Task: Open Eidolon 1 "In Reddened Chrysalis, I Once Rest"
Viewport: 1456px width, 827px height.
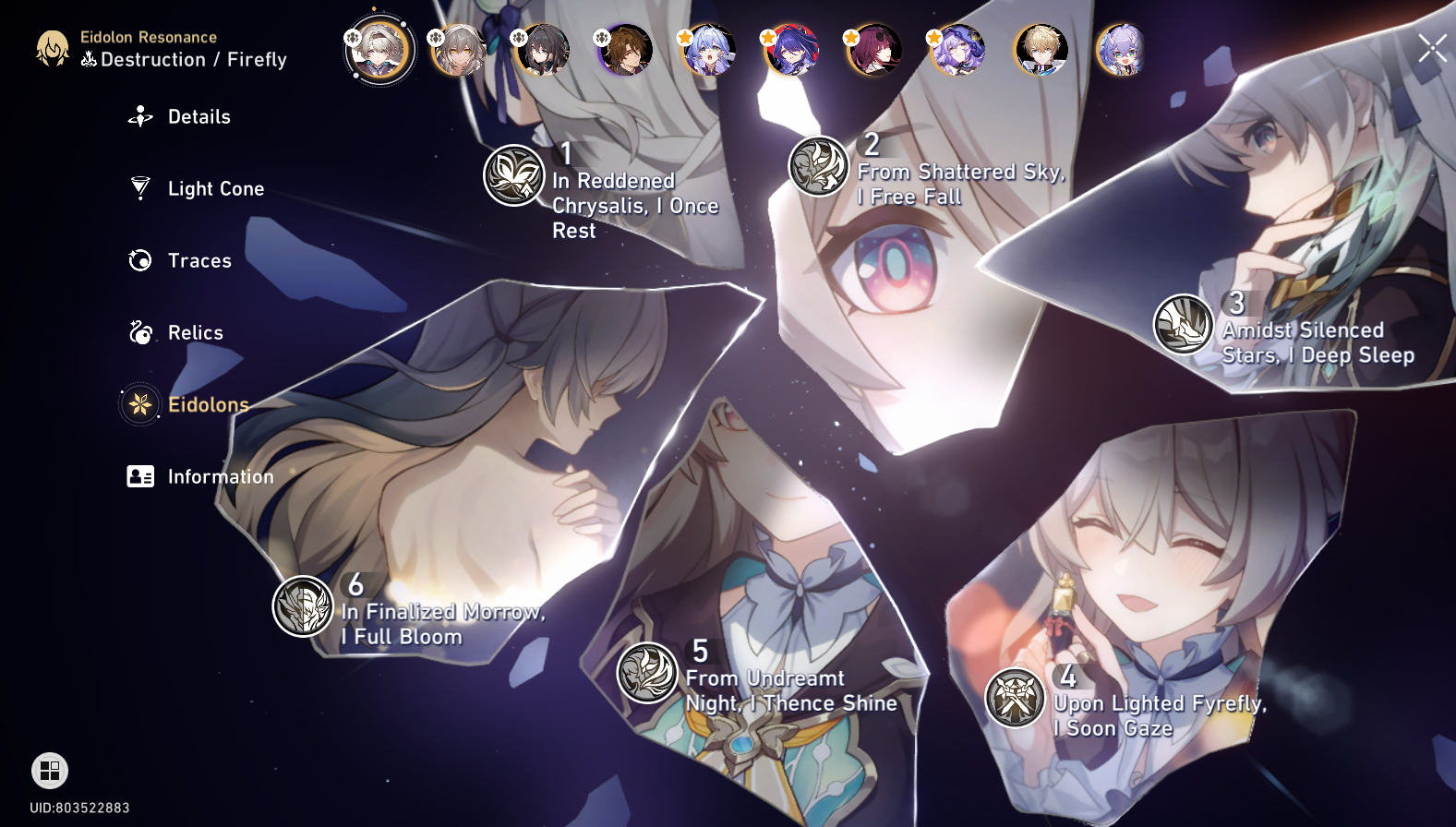Action: click(x=513, y=176)
